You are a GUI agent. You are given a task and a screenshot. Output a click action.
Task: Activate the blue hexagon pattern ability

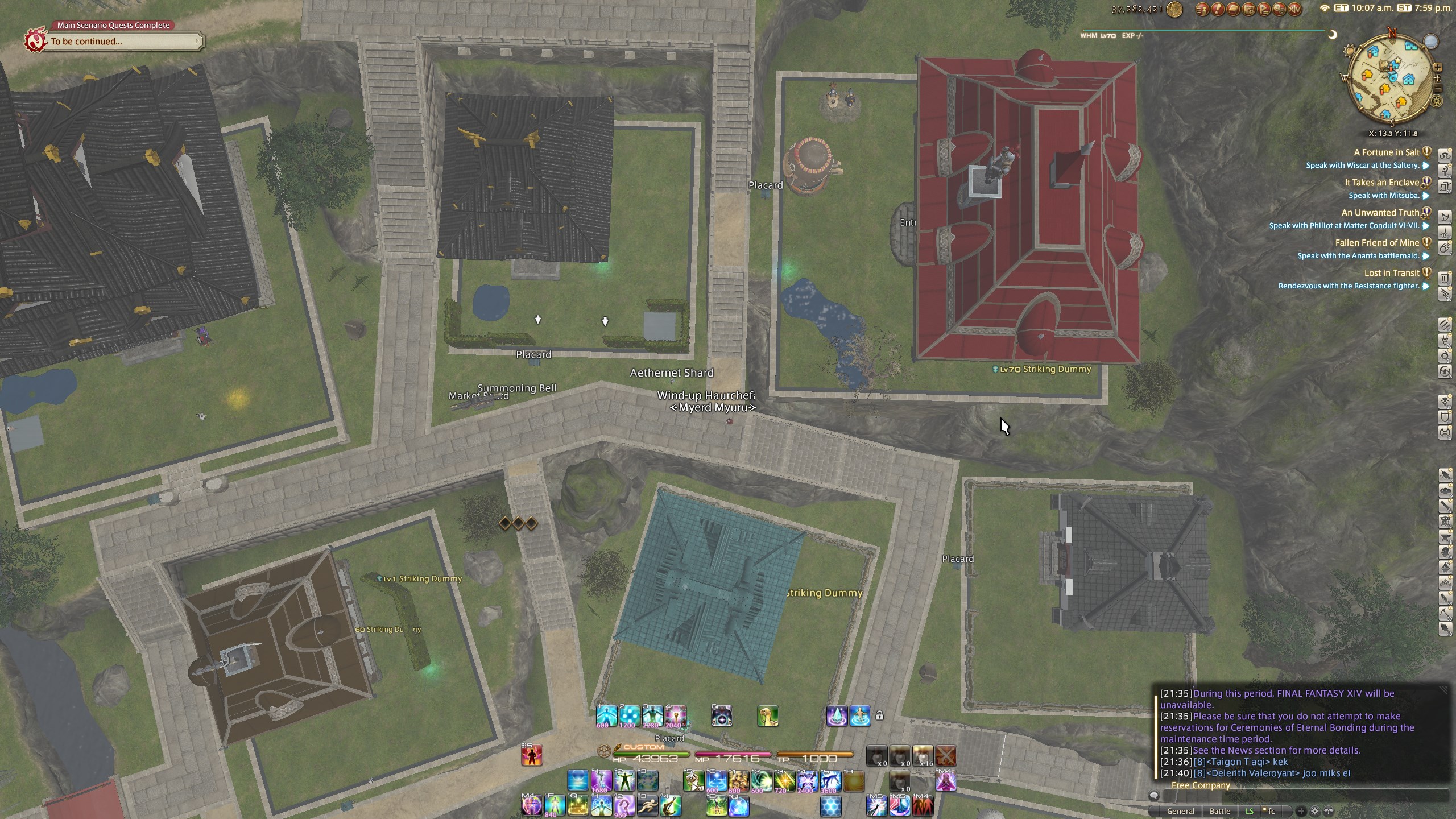click(x=831, y=806)
